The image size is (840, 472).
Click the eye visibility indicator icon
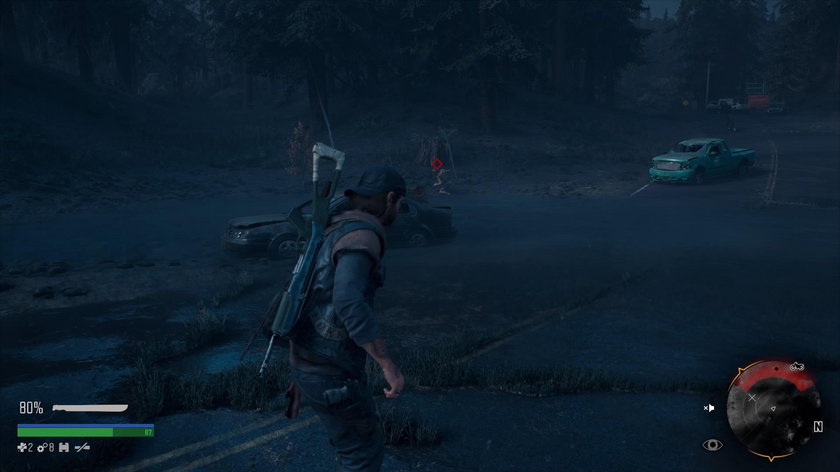(x=713, y=445)
